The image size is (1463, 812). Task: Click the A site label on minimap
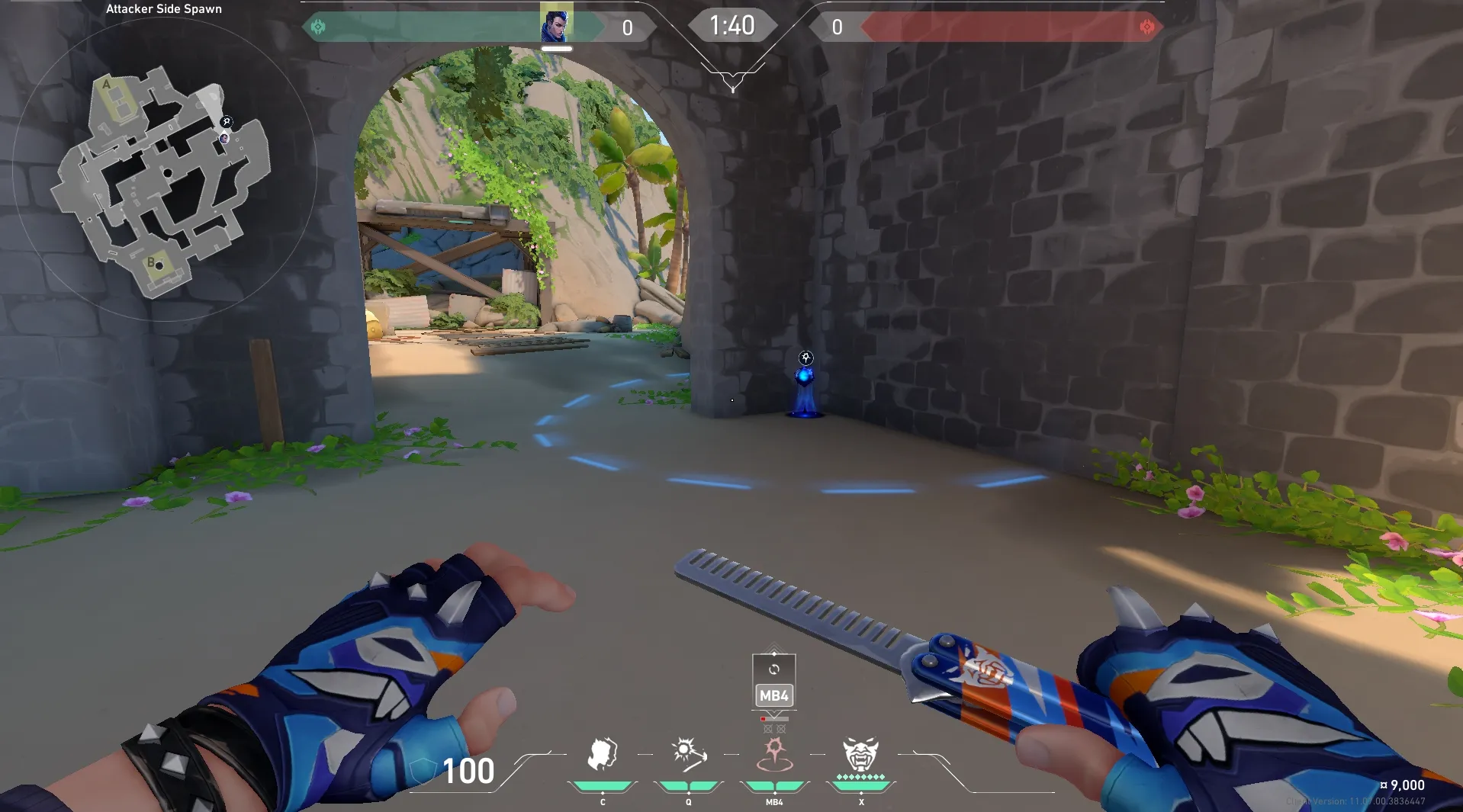107,85
